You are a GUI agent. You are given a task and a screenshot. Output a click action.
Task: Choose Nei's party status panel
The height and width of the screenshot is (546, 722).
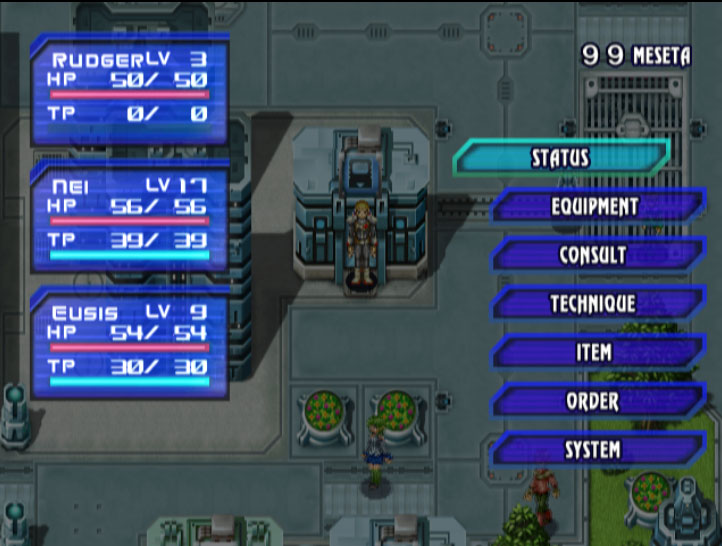[x=129, y=218]
